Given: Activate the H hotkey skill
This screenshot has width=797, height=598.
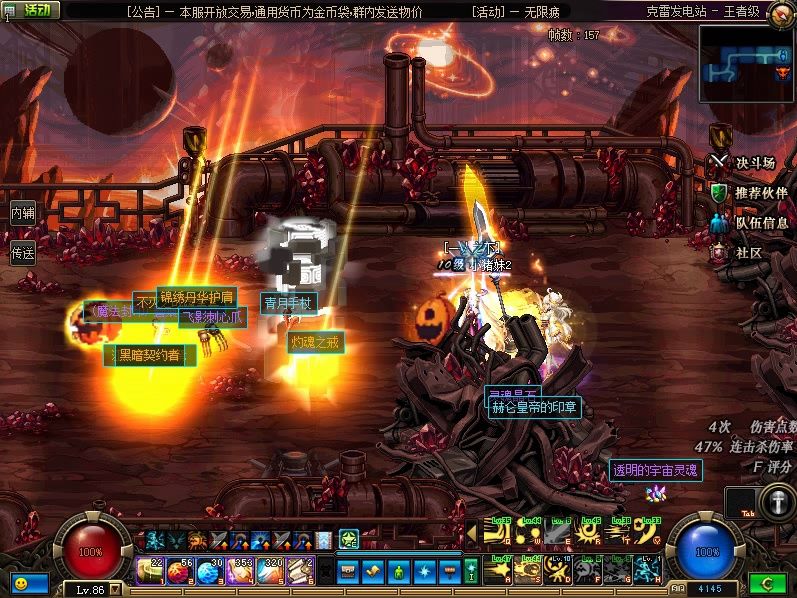Looking at the screenshot, I should pos(647,570).
